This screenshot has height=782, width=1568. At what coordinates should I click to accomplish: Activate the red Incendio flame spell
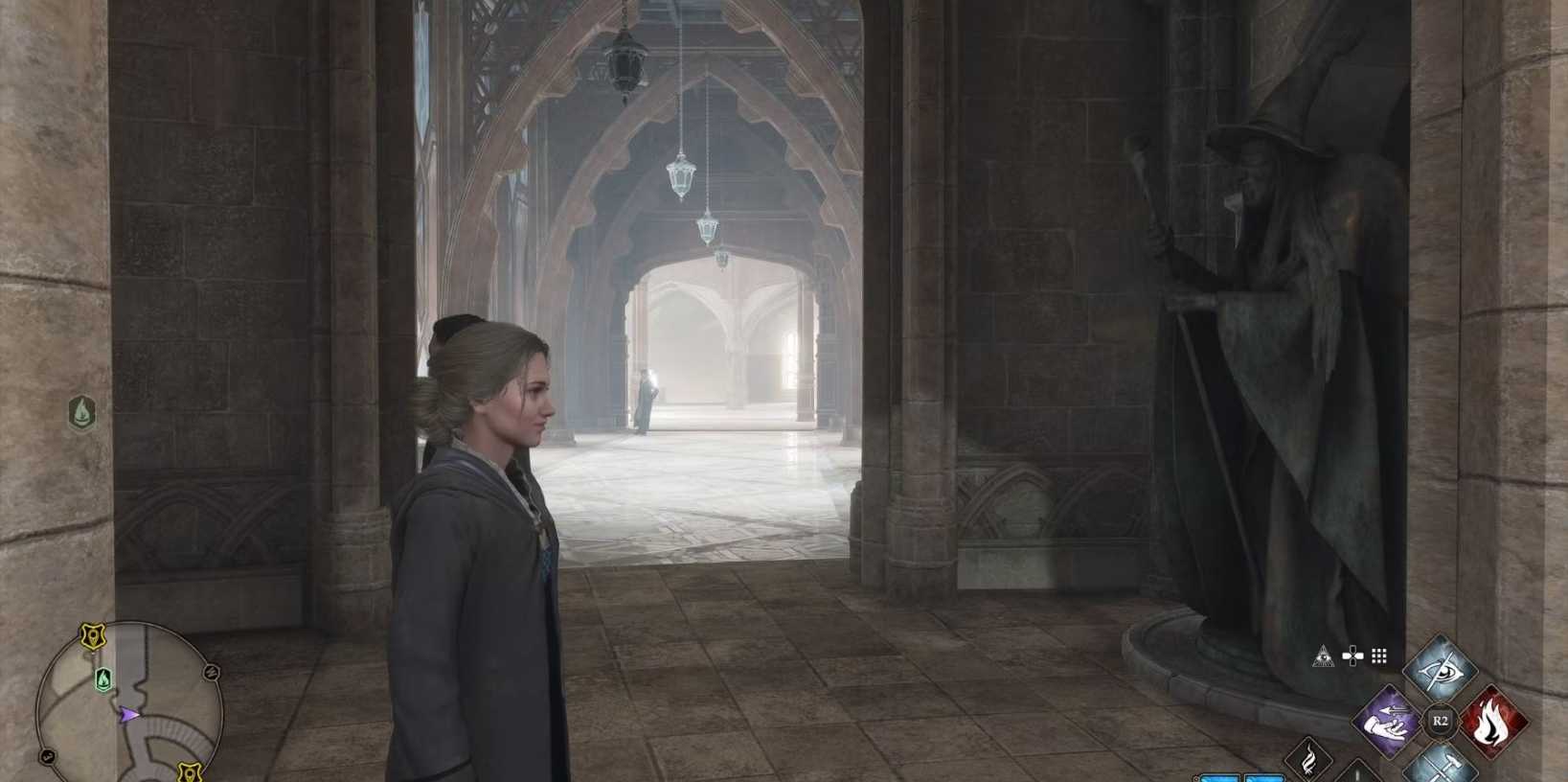1492,722
